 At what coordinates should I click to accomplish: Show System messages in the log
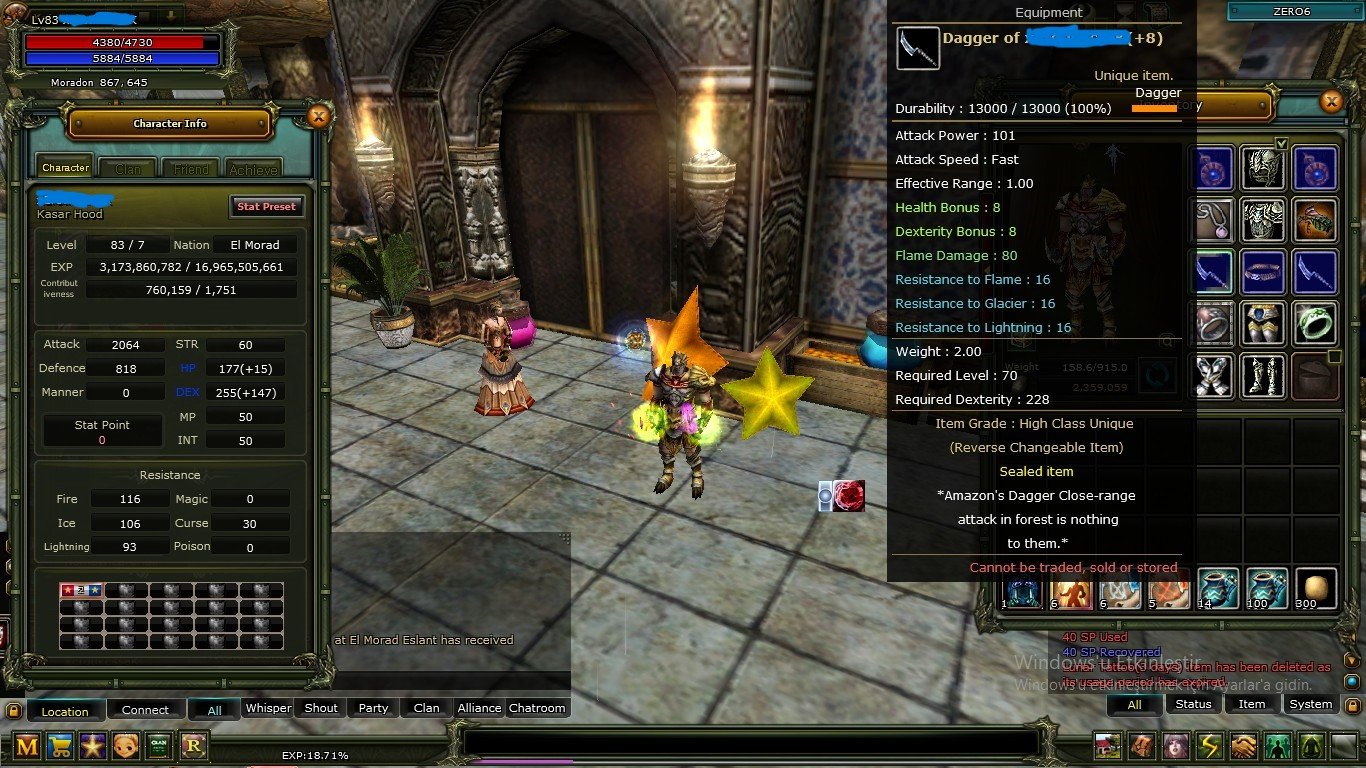point(1310,704)
